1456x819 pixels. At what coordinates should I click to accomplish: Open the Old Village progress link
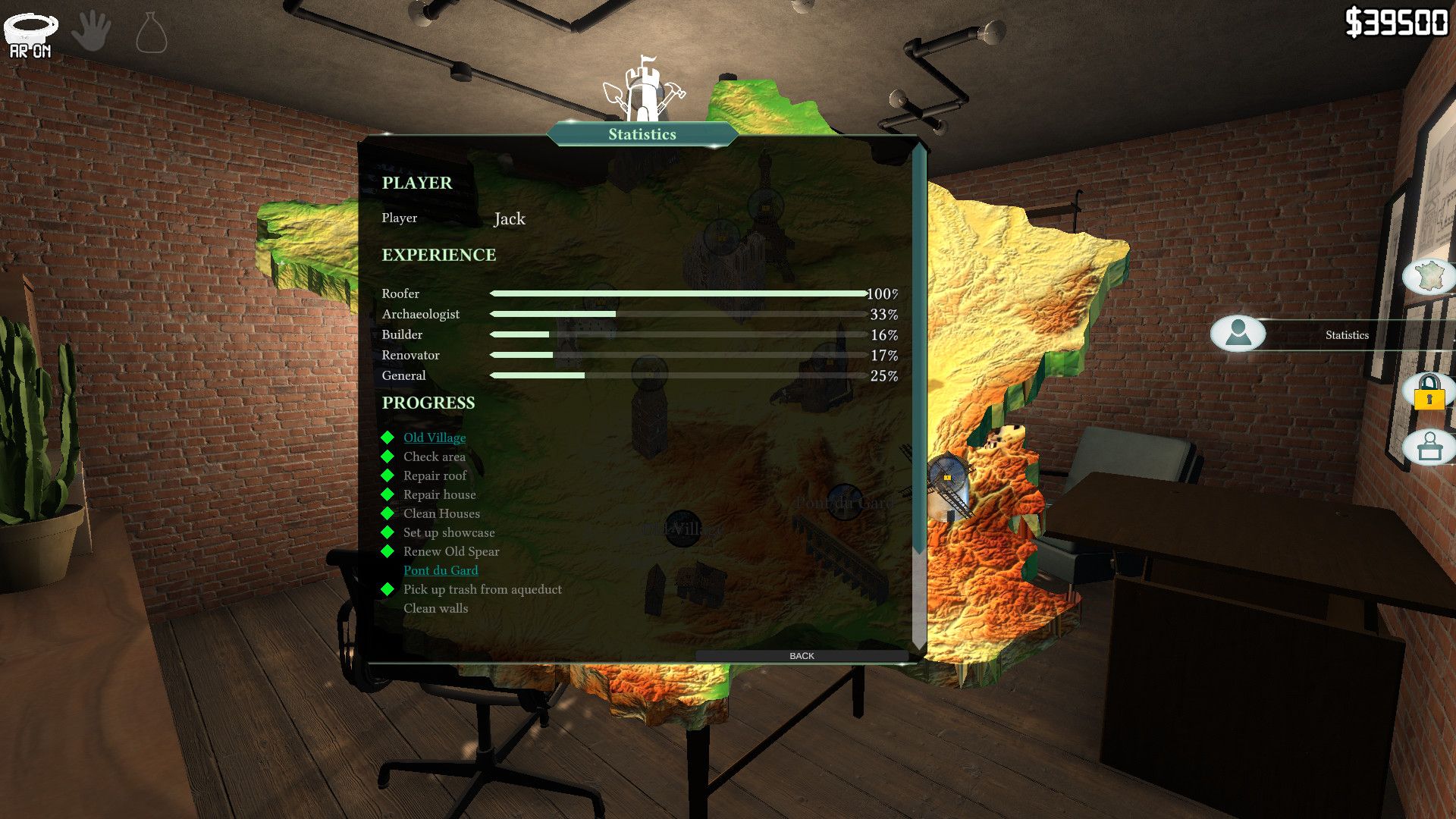pos(435,438)
